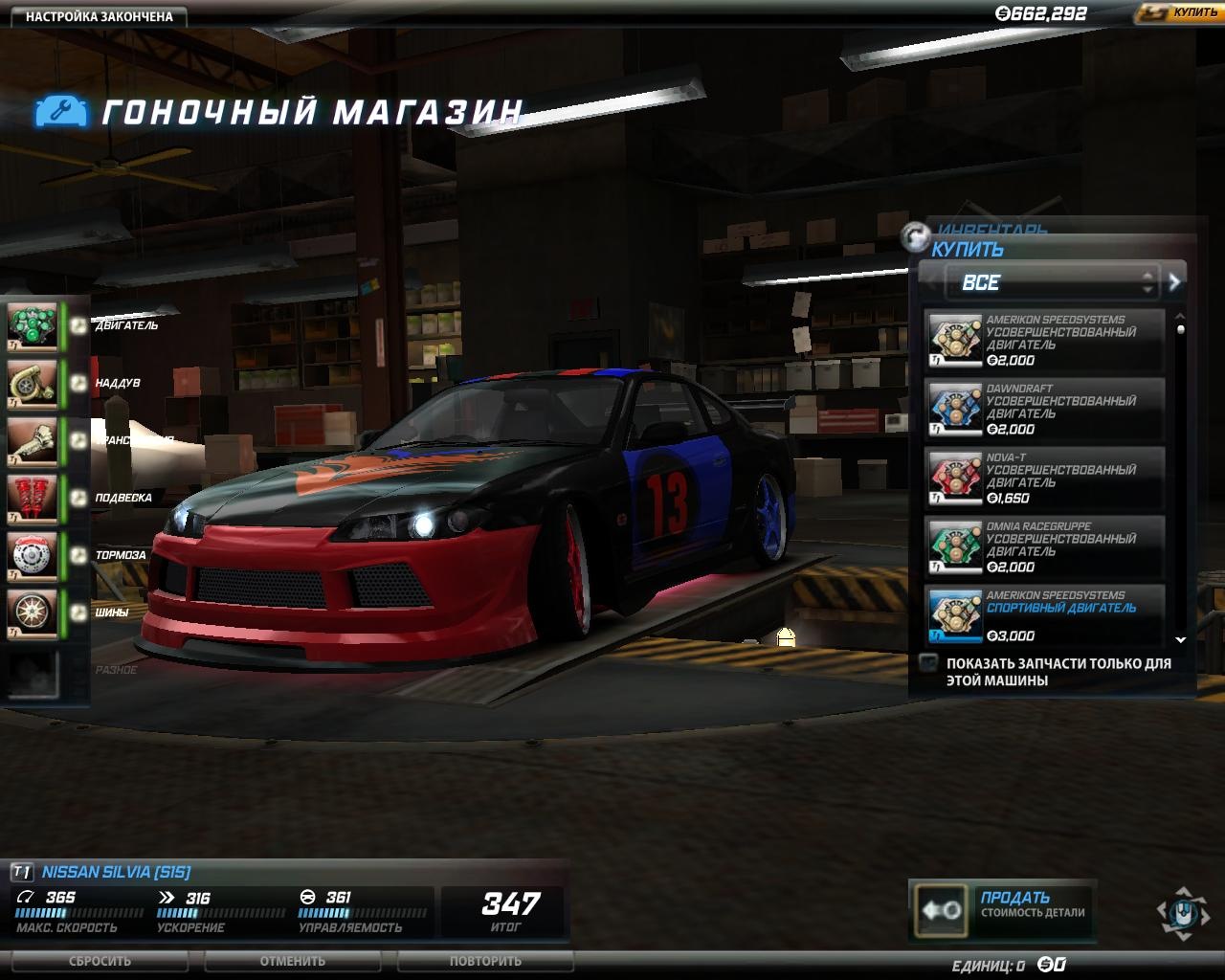1225x980 pixels.
Task: Click the Повторить redo button
Action: (485, 961)
